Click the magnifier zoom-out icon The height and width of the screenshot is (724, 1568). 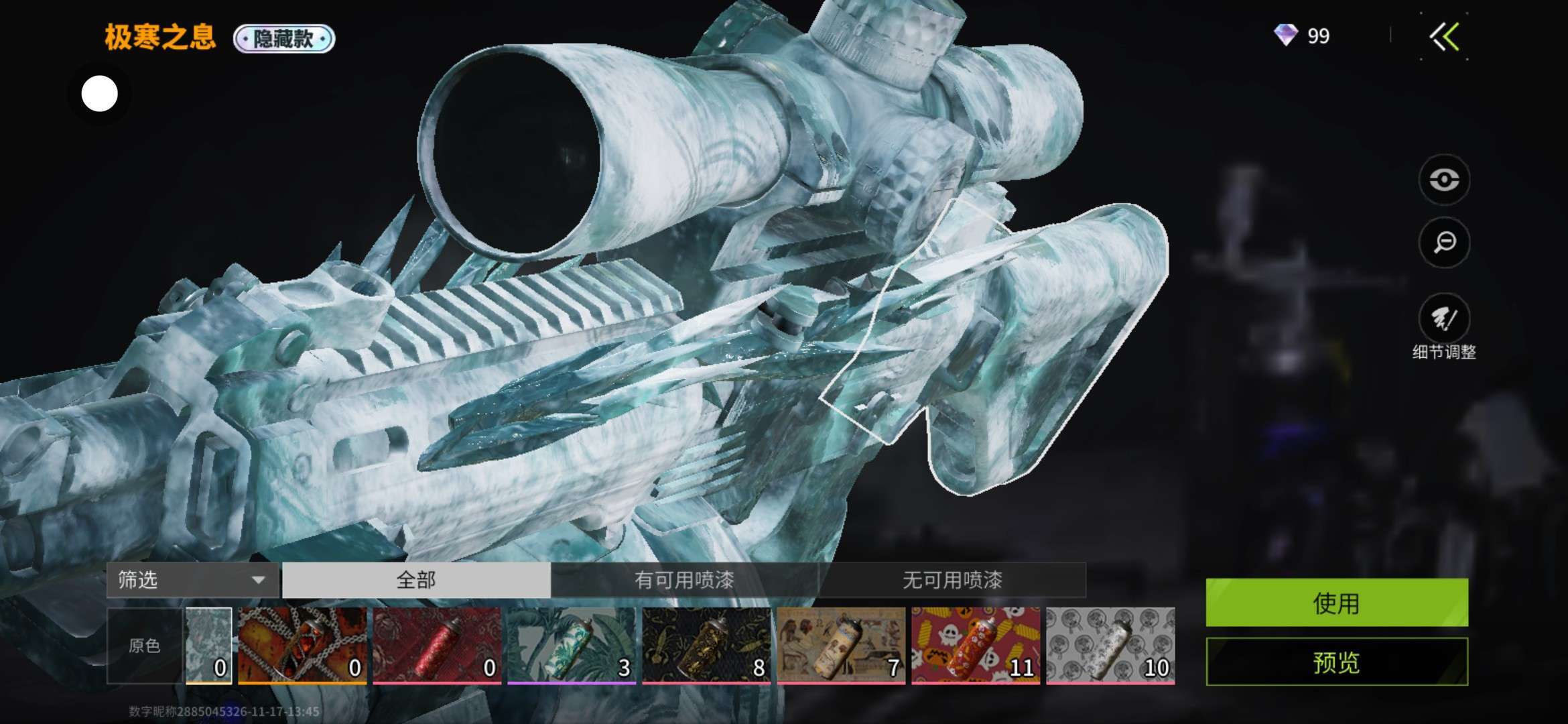pyautogui.click(x=1444, y=242)
